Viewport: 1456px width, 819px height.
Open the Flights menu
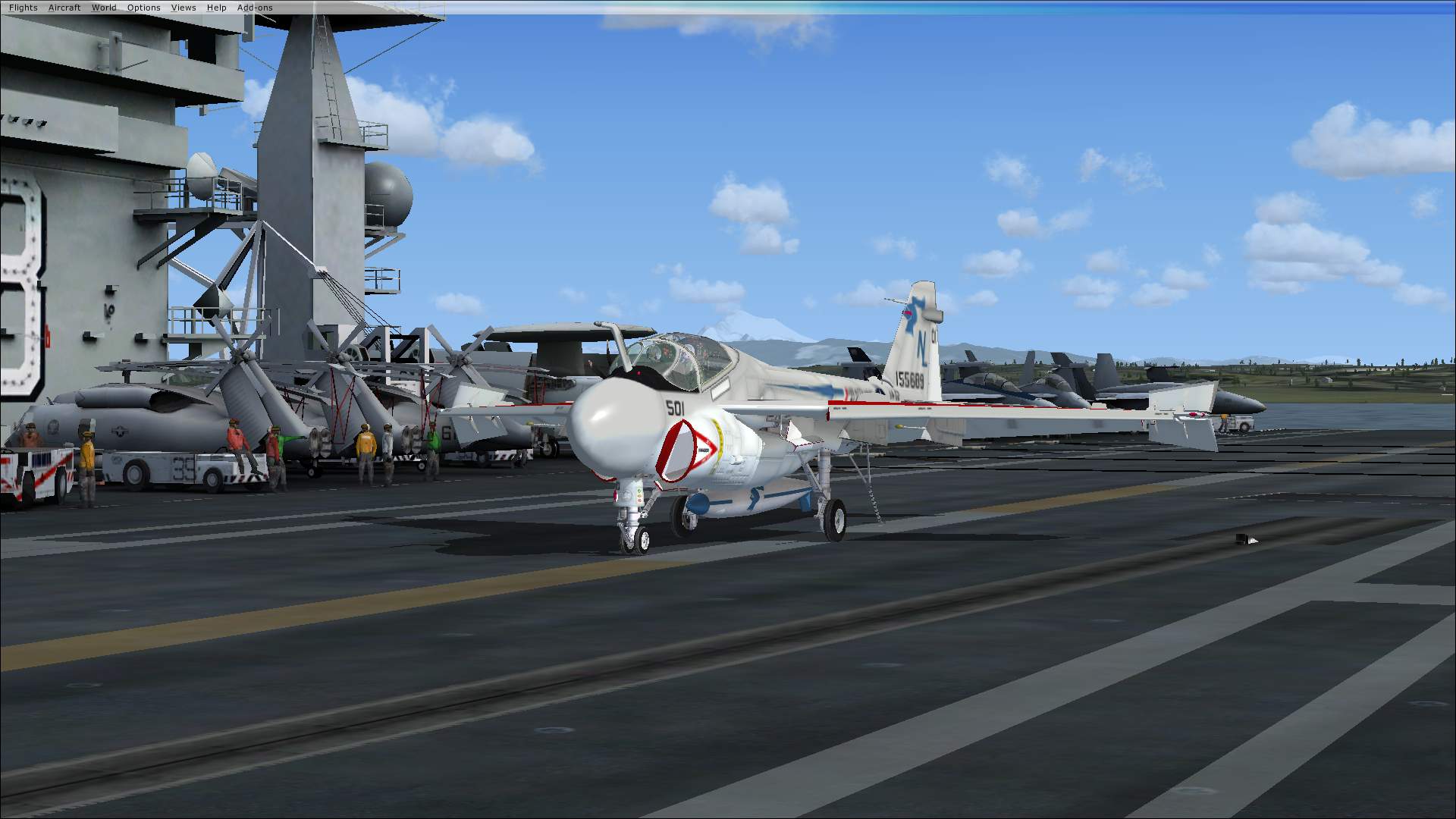click(x=24, y=8)
